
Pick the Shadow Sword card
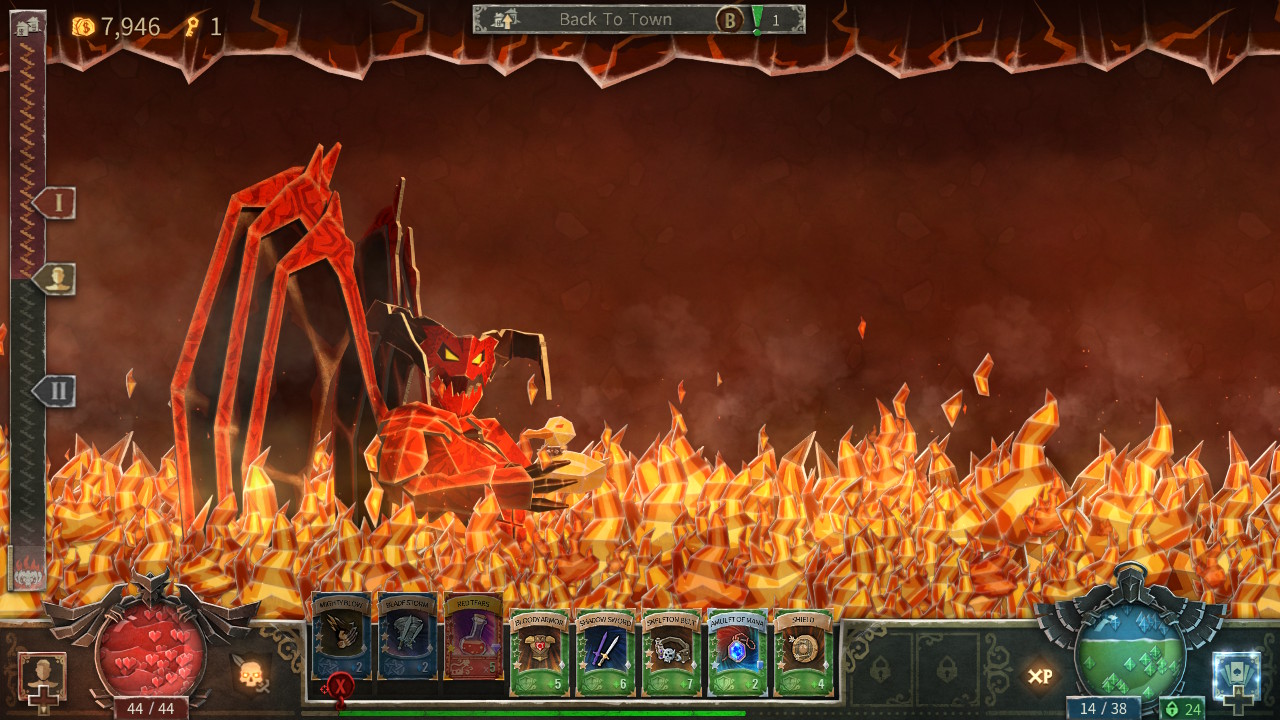pos(606,652)
